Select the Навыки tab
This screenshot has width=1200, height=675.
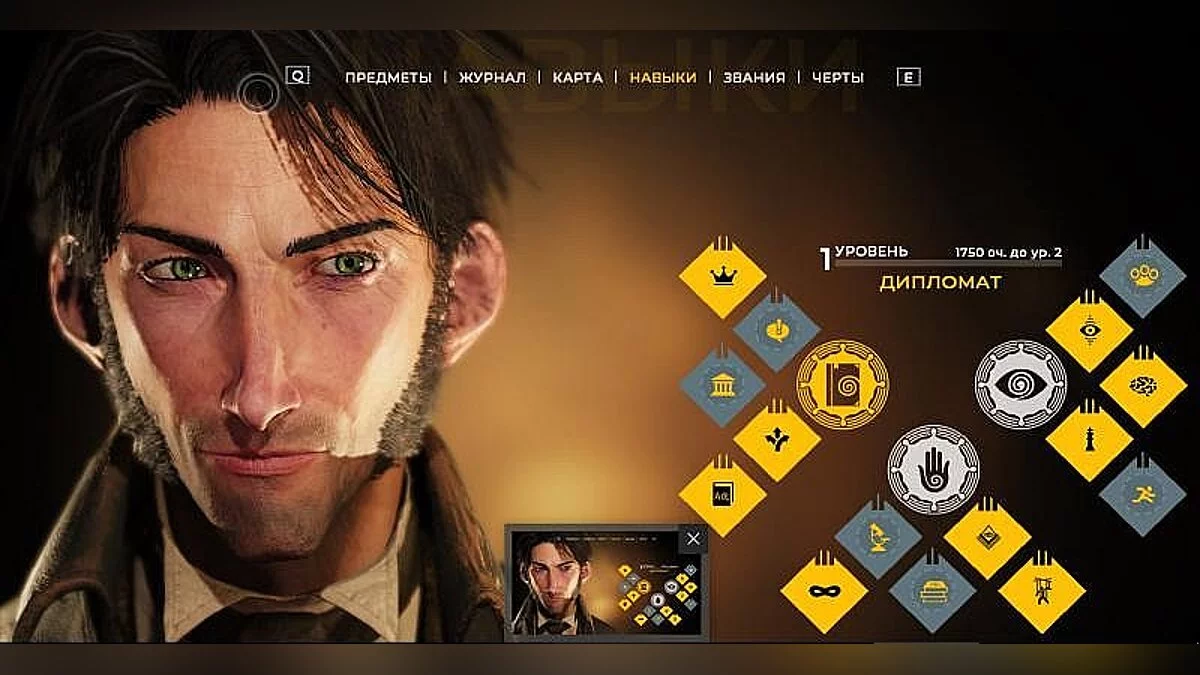click(x=662, y=77)
